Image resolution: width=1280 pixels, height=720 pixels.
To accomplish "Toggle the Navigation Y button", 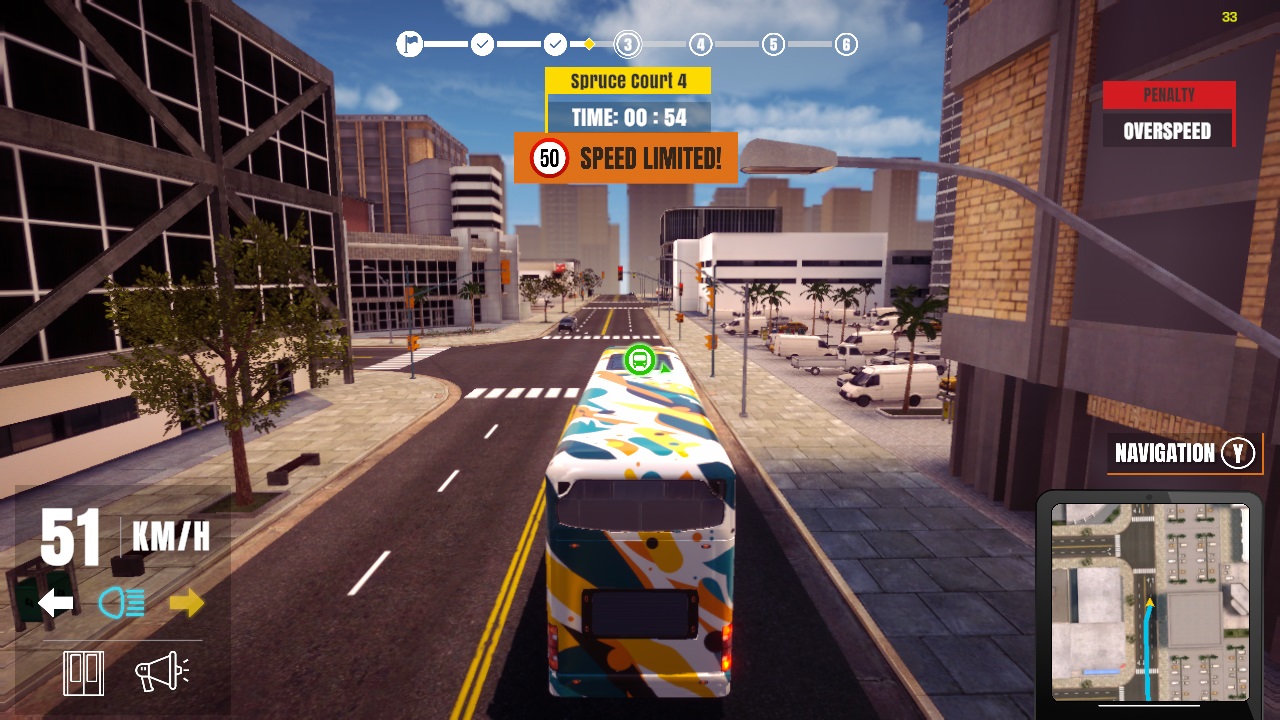I will 1184,453.
